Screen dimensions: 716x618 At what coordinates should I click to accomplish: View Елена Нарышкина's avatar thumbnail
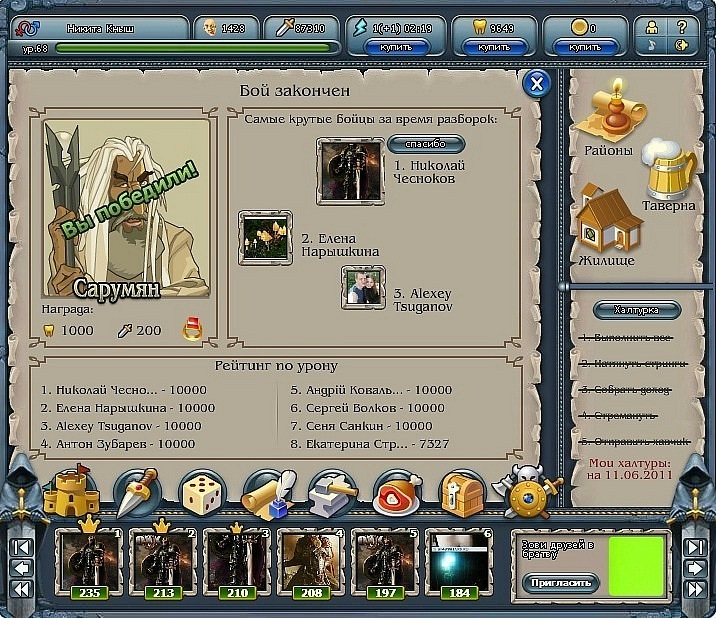pyautogui.click(x=265, y=237)
